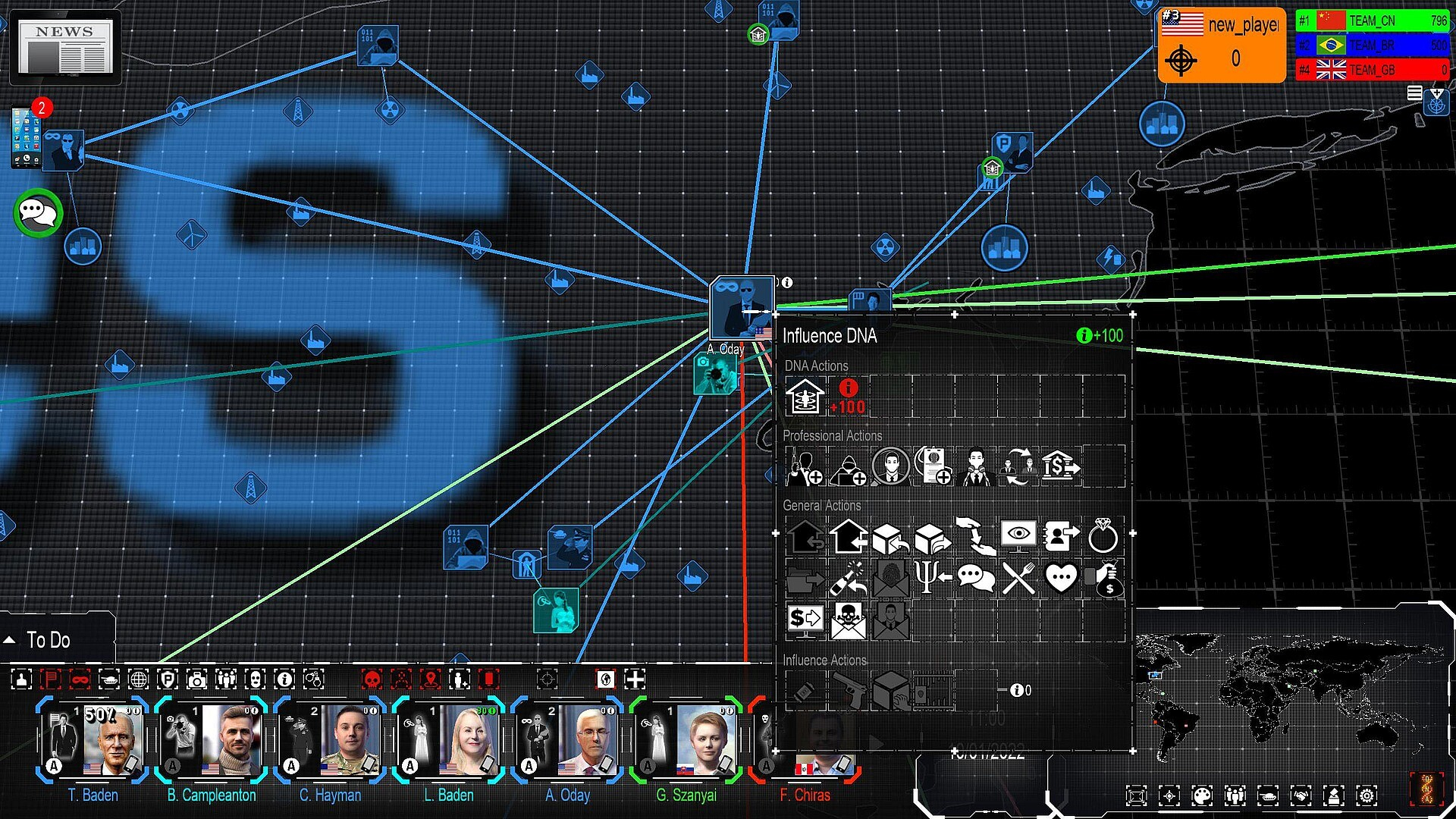Open the green chat bubble on the left

point(36,214)
